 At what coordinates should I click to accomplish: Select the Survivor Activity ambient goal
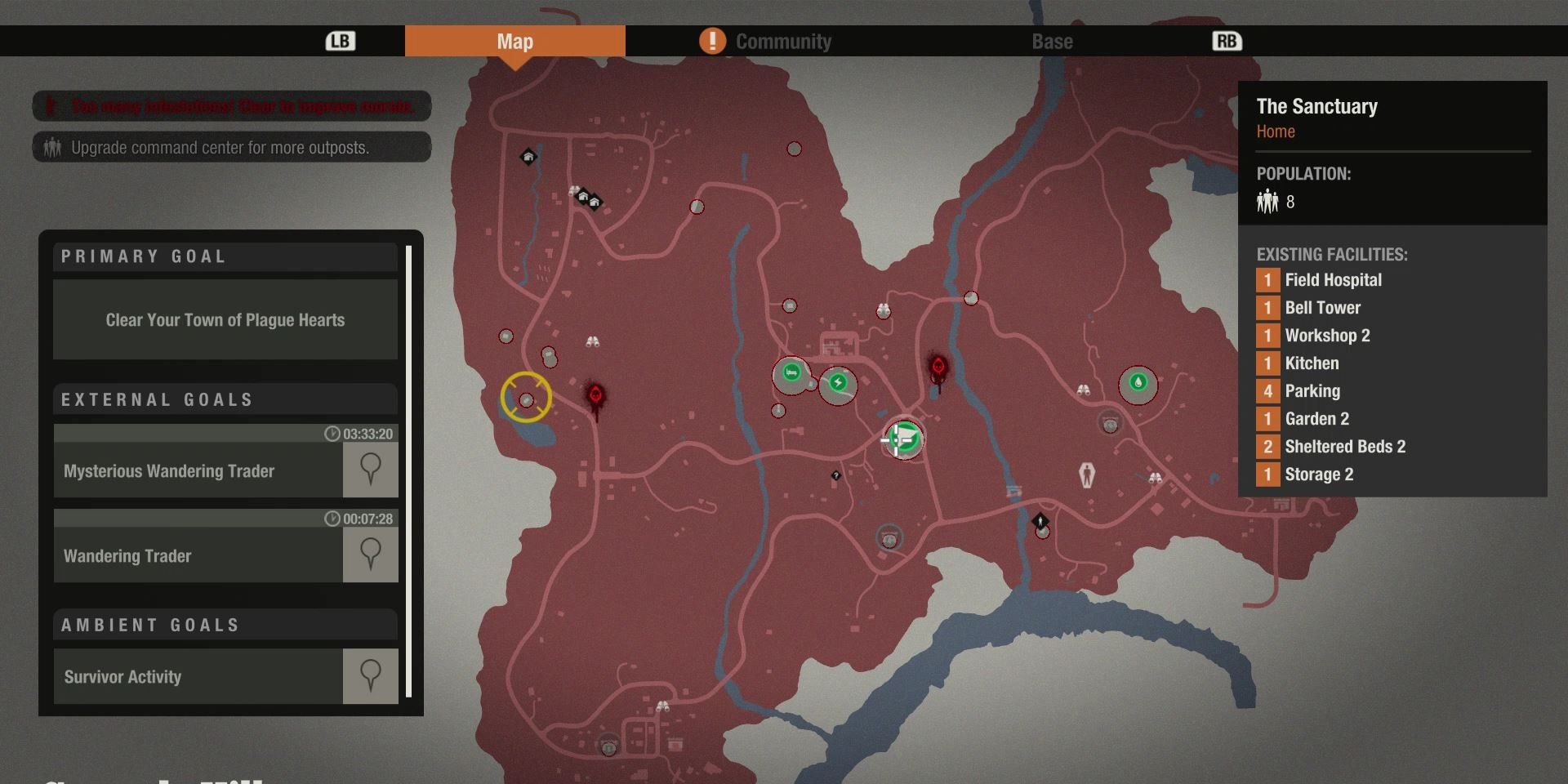(198, 677)
